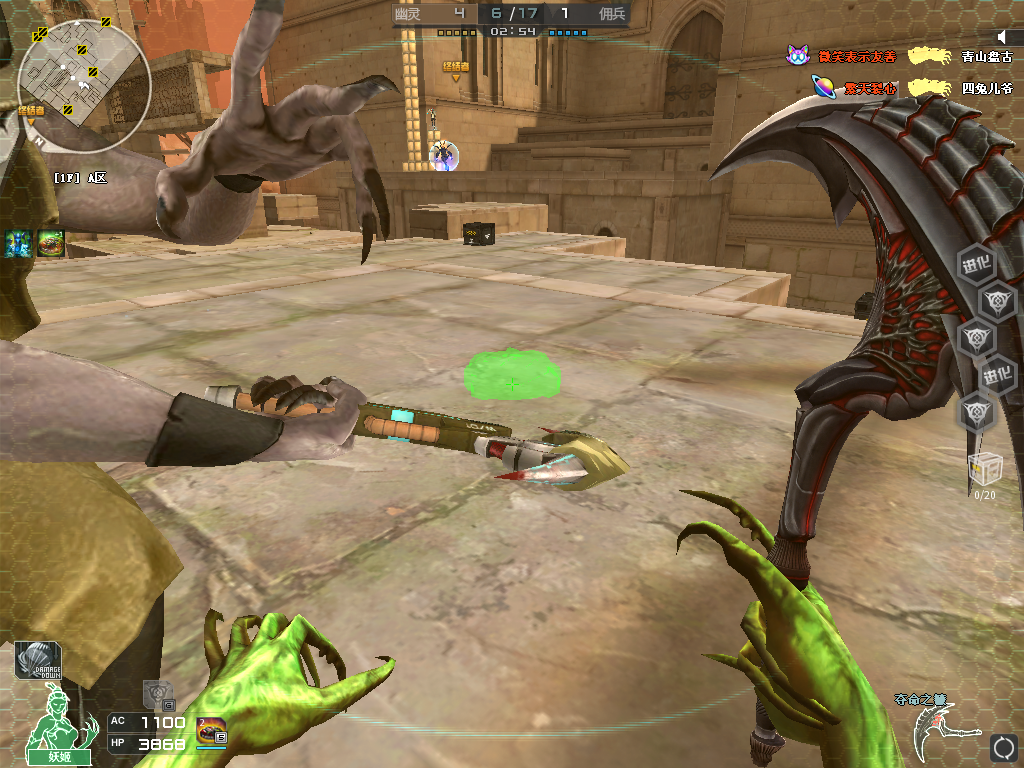Select the teal creature buff icon
The width and height of the screenshot is (1024, 768).
coord(18,243)
